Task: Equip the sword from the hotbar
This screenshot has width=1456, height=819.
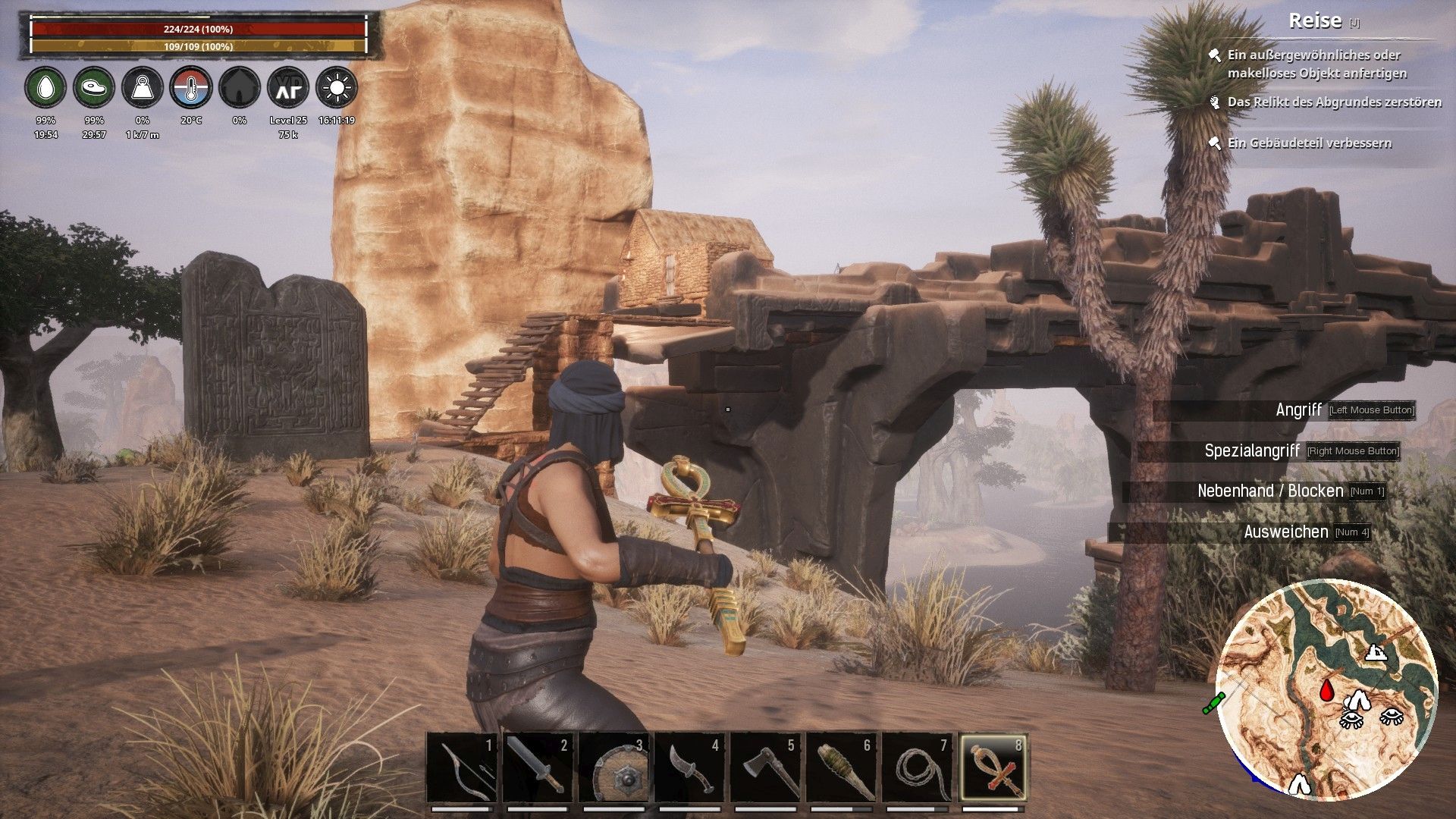Action: [538, 767]
